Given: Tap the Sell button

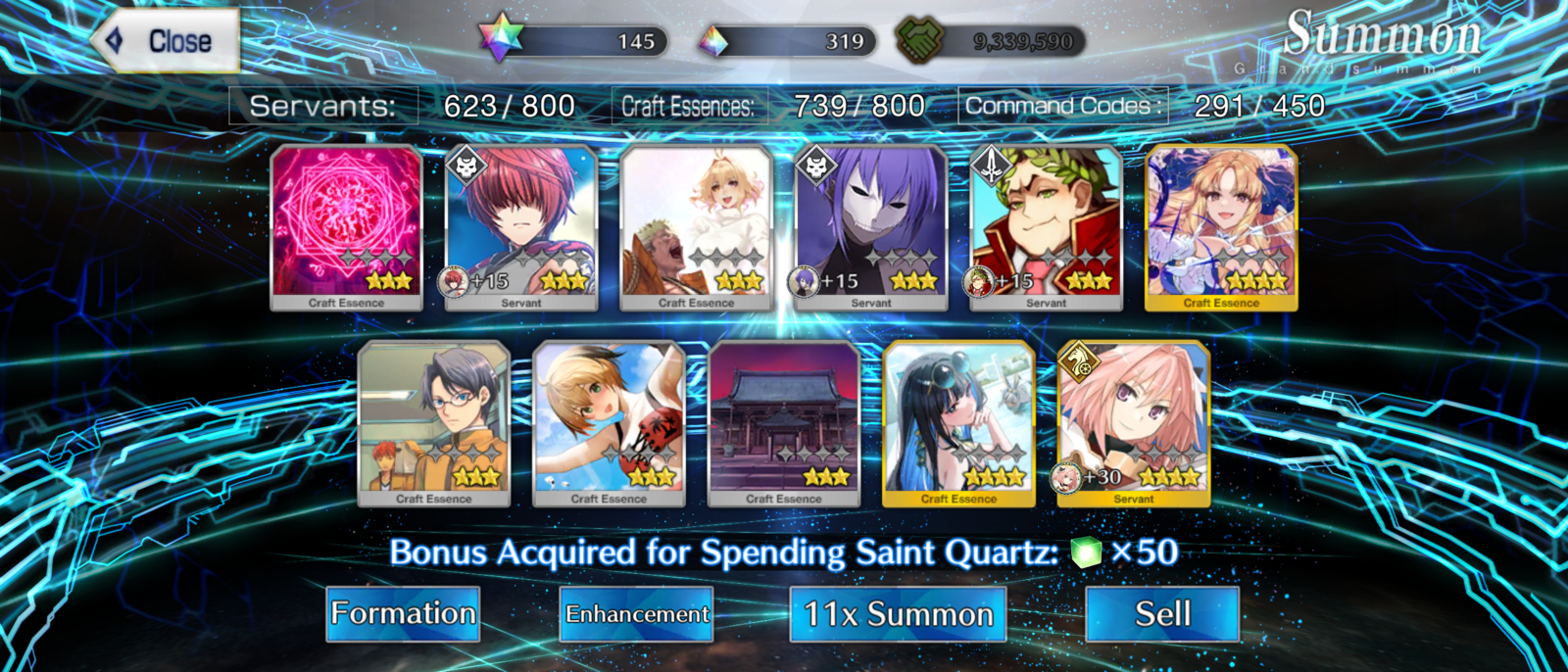Looking at the screenshot, I should 1162,614.
